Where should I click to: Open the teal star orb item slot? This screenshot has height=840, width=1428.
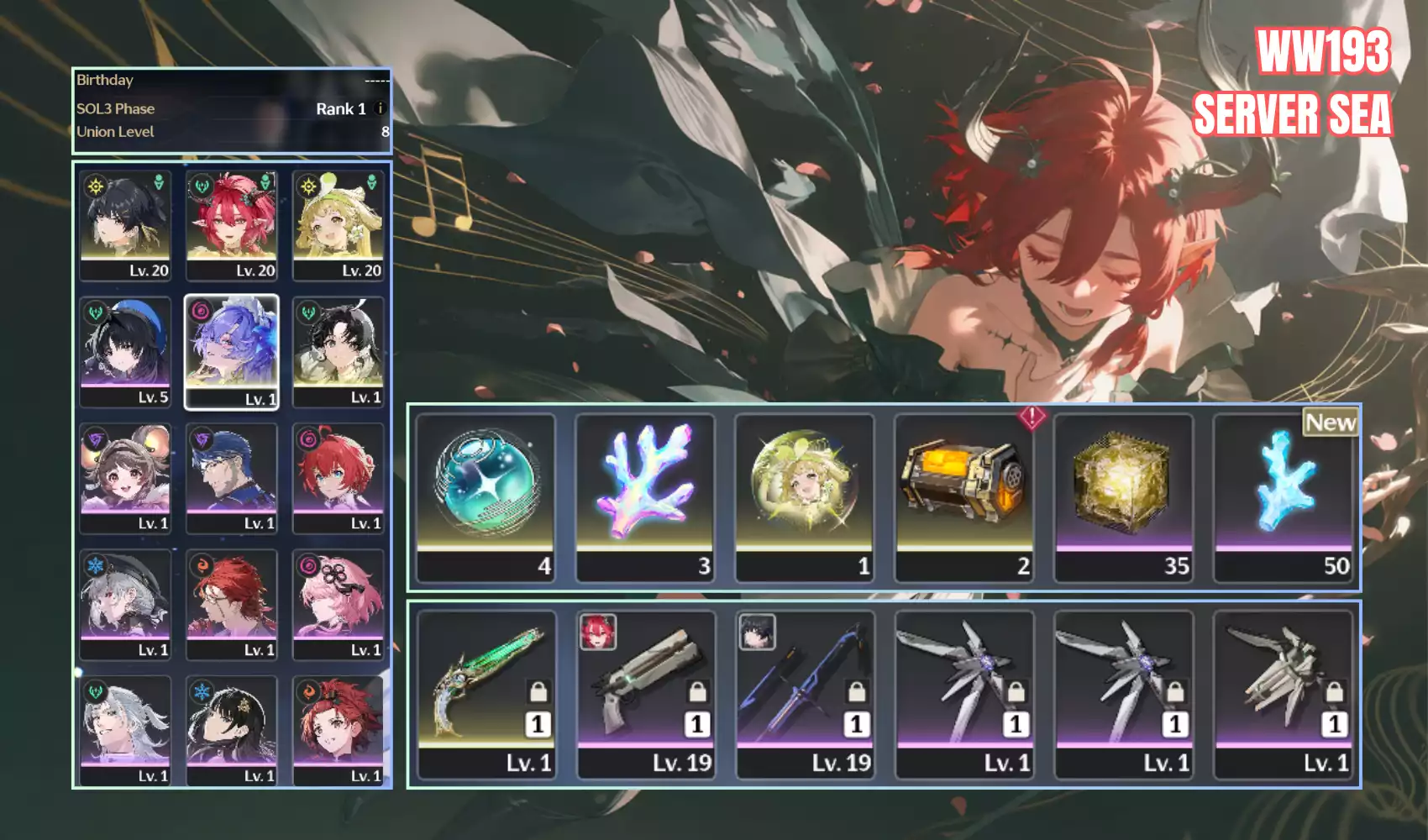pos(486,496)
